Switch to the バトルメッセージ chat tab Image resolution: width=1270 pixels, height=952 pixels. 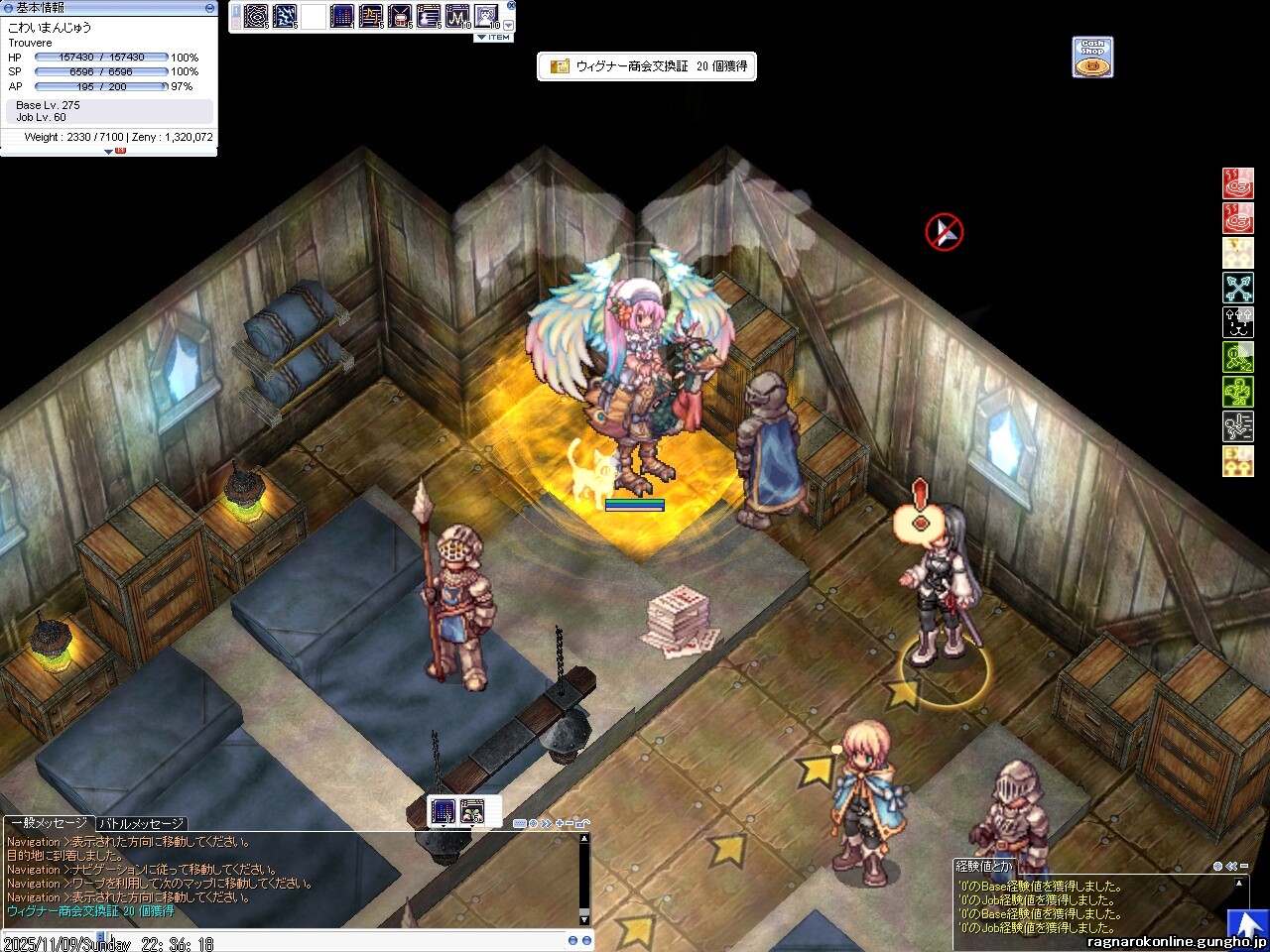[141, 824]
